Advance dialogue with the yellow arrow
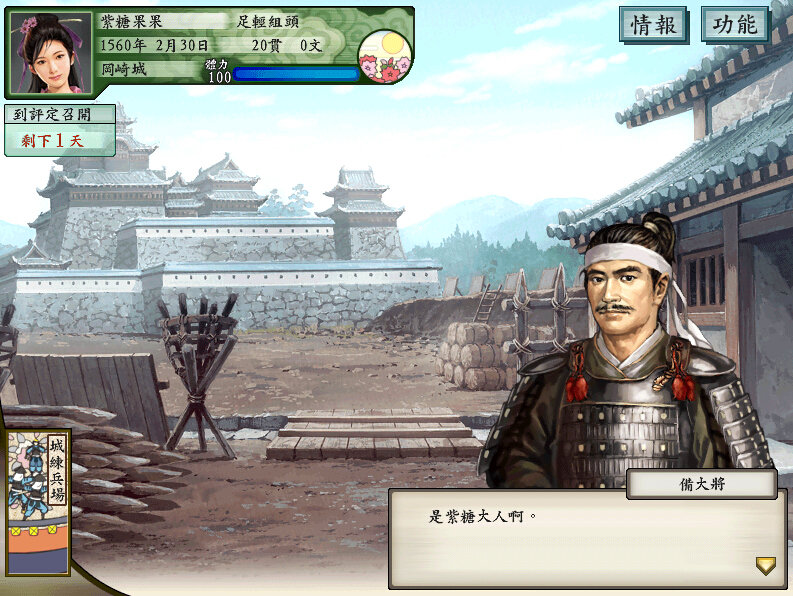This screenshot has height=596, width=793. (x=765, y=566)
